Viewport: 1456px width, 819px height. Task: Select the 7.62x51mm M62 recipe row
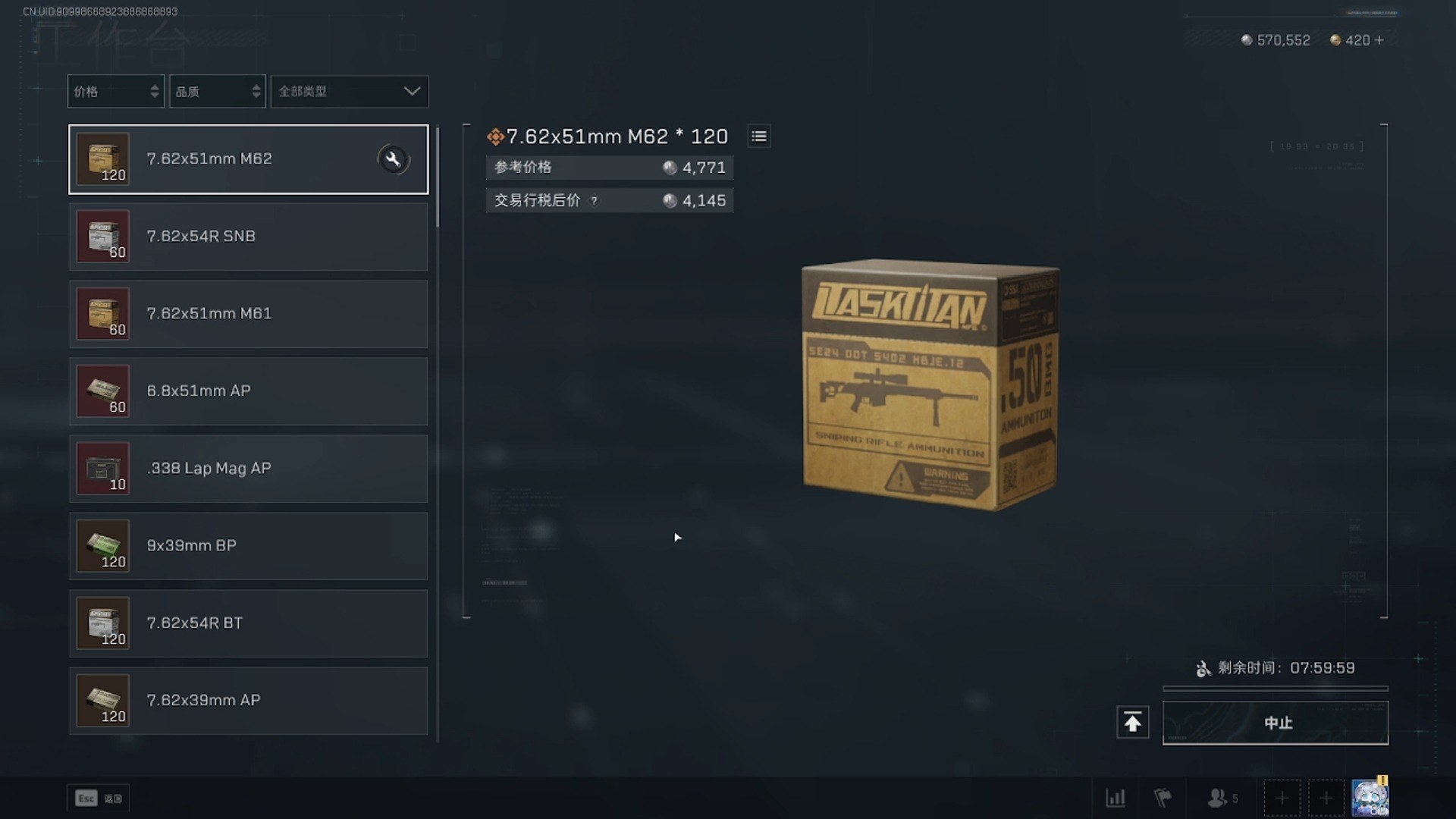(x=248, y=159)
